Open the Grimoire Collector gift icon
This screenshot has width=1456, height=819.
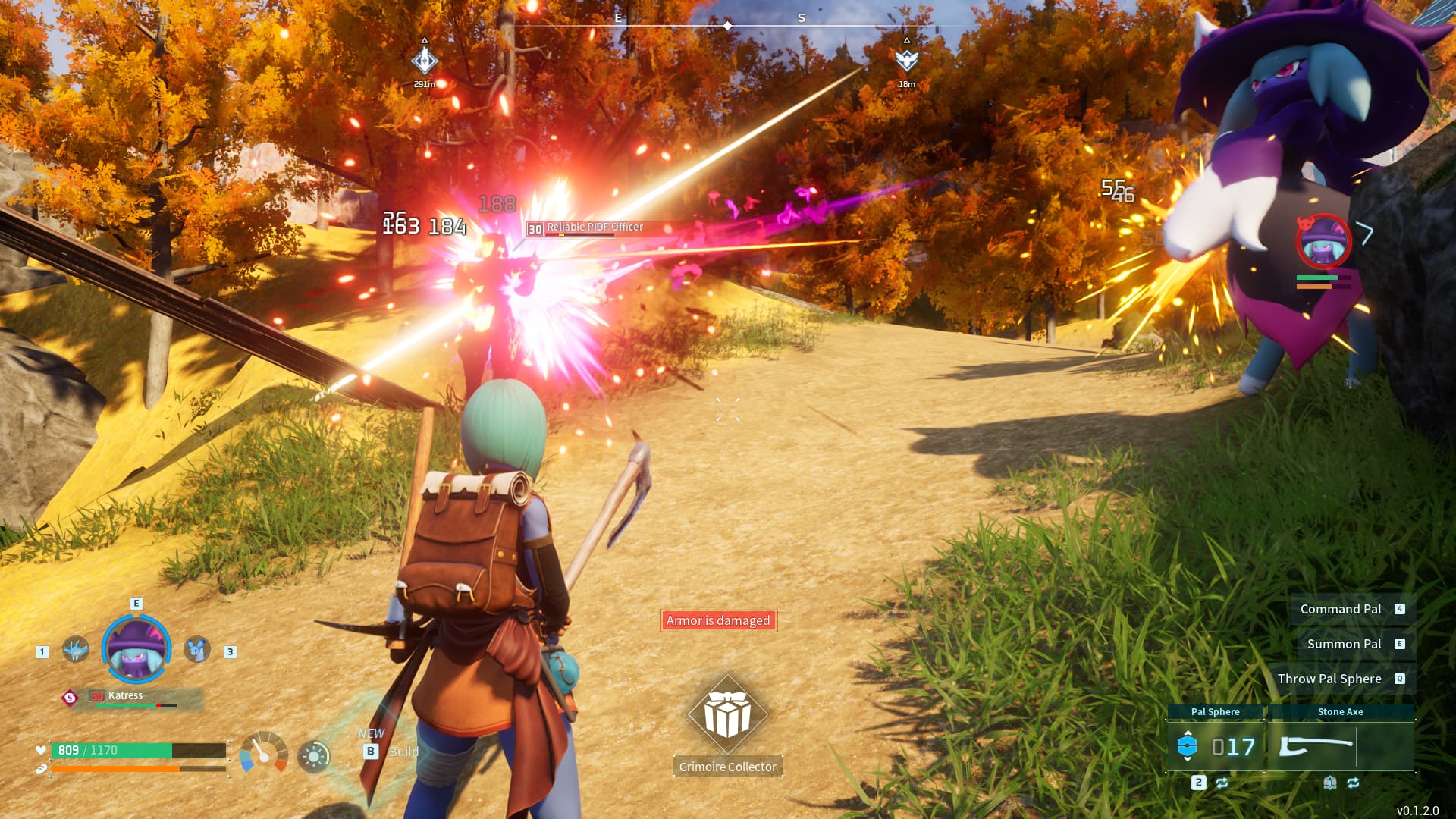[x=727, y=714]
